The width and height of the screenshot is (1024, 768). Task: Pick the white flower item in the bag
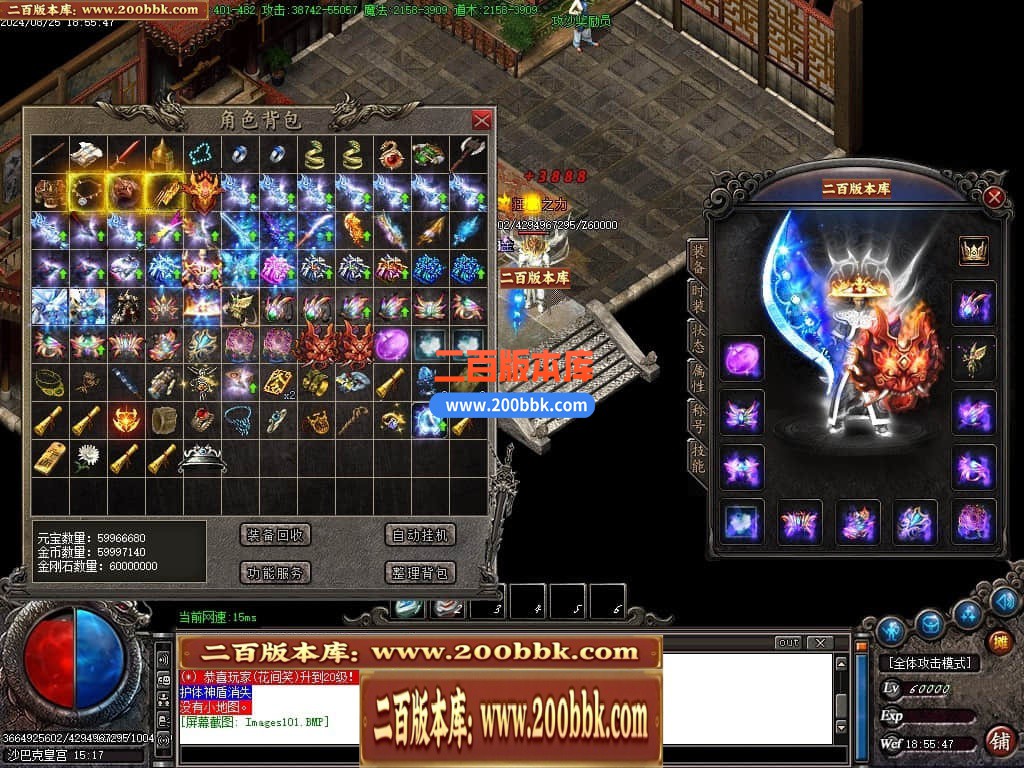(88, 458)
